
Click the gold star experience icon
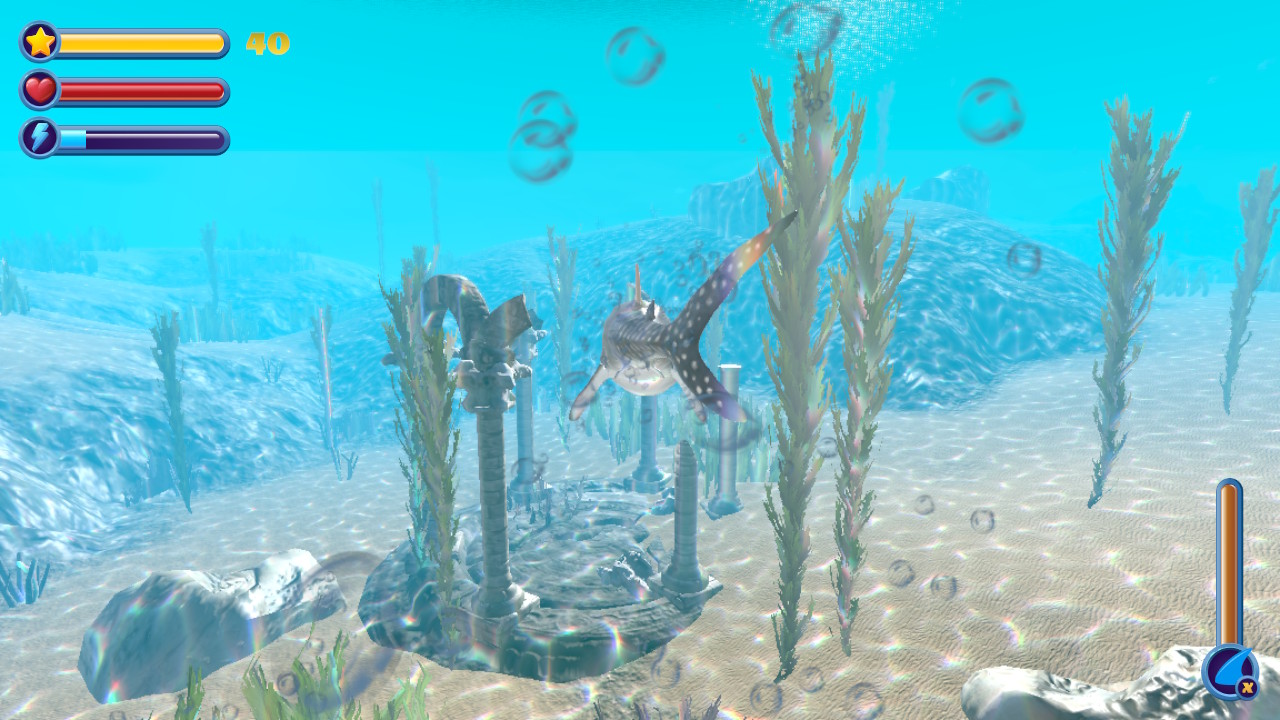(x=38, y=42)
